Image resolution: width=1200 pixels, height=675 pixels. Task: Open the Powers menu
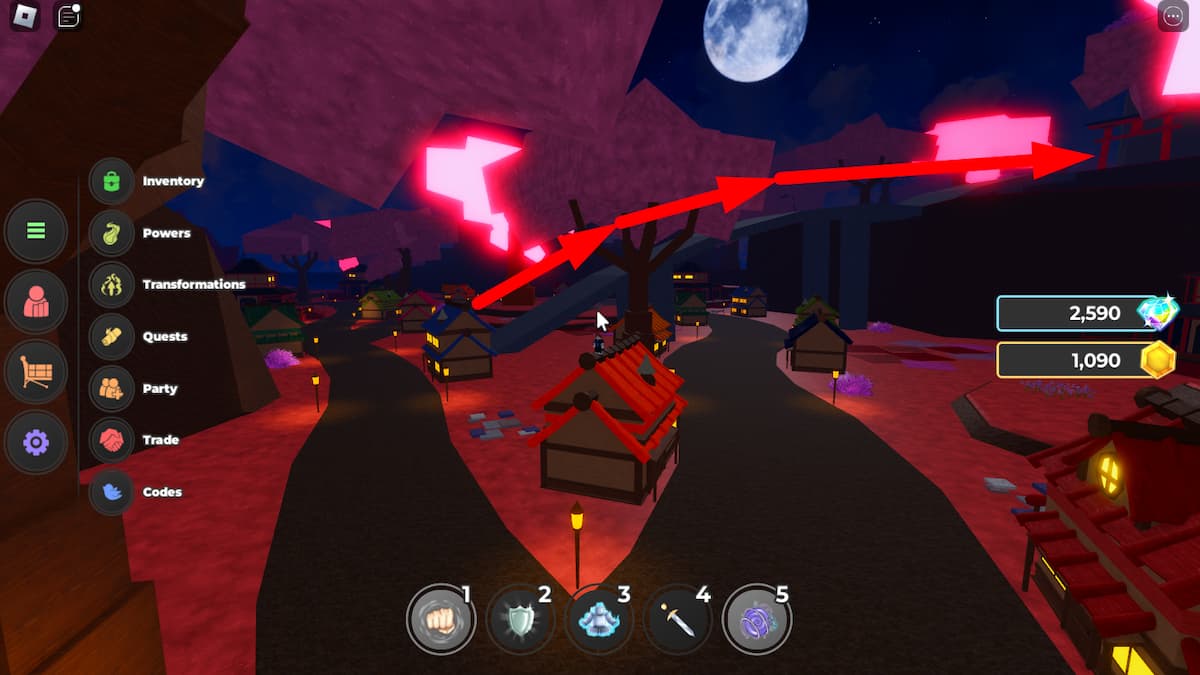pos(111,233)
